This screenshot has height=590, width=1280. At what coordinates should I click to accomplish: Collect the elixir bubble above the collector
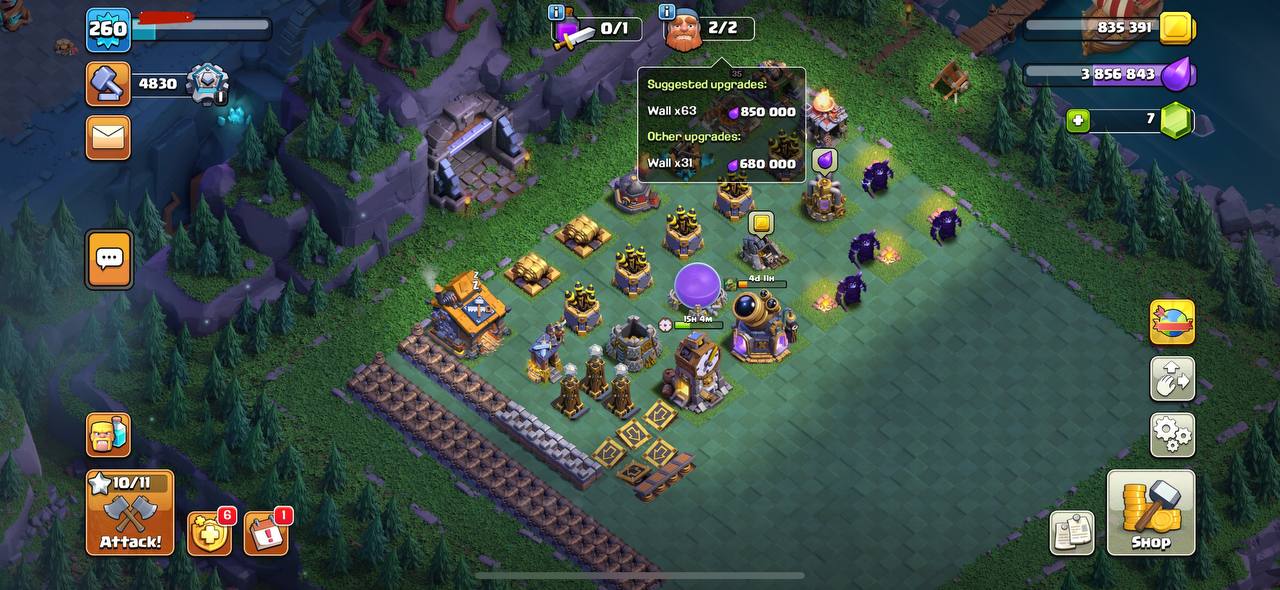[x=824, y=161]
